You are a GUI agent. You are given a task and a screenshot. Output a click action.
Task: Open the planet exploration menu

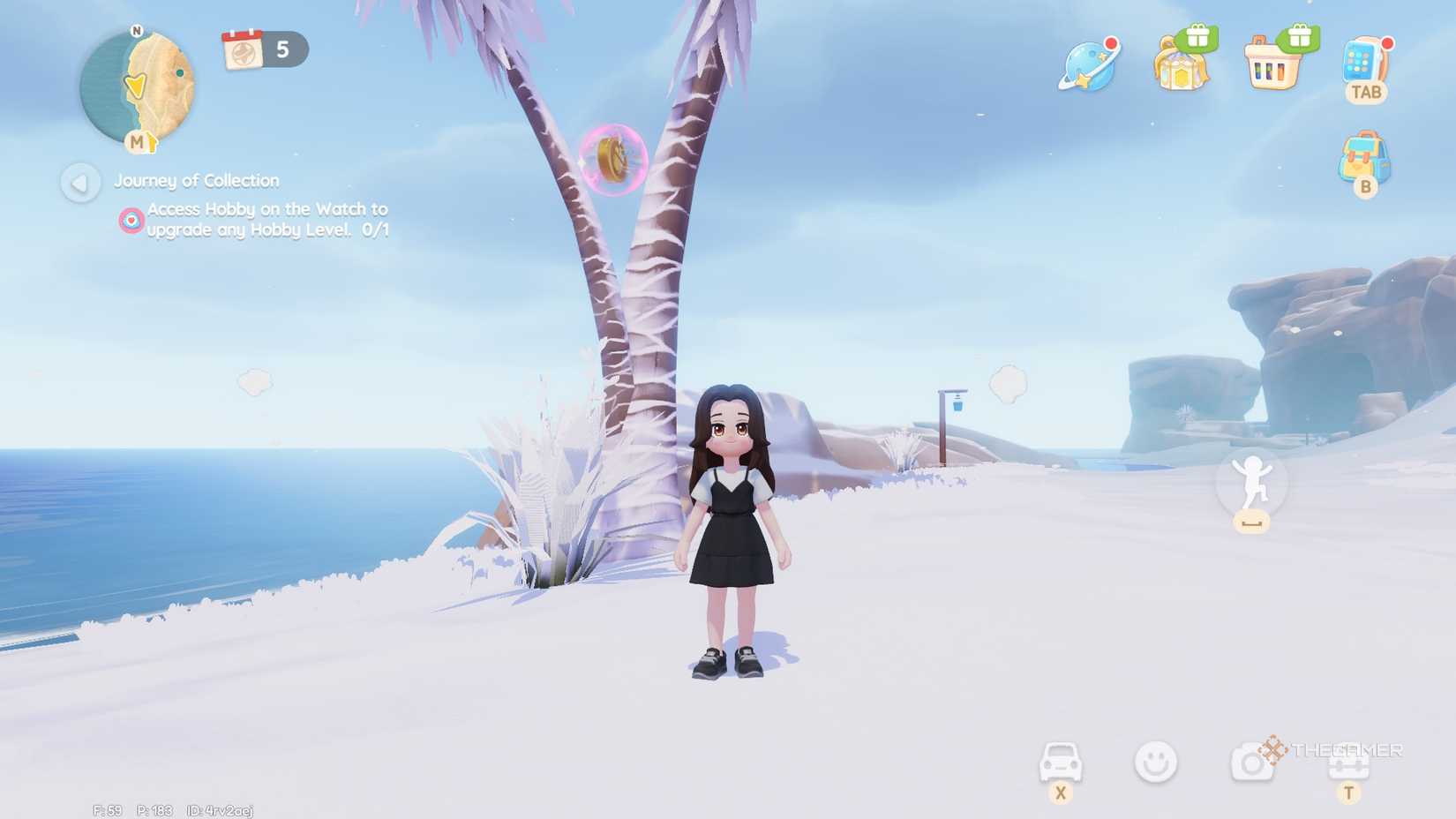1090,66
